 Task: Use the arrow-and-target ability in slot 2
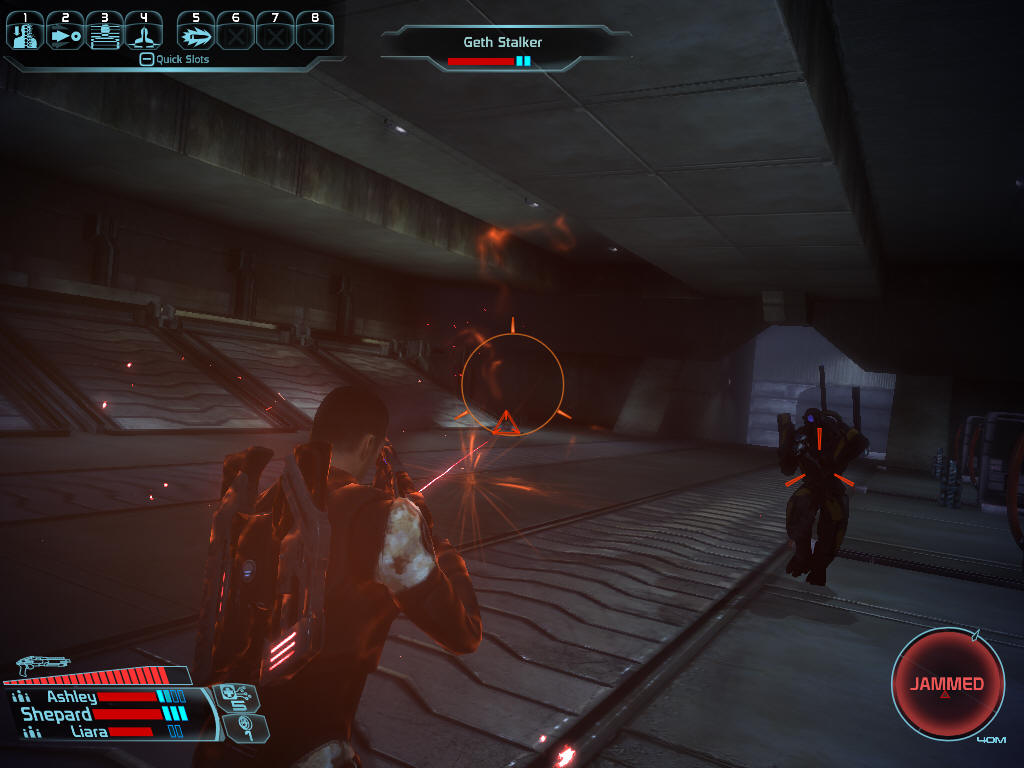coord(65,32)
